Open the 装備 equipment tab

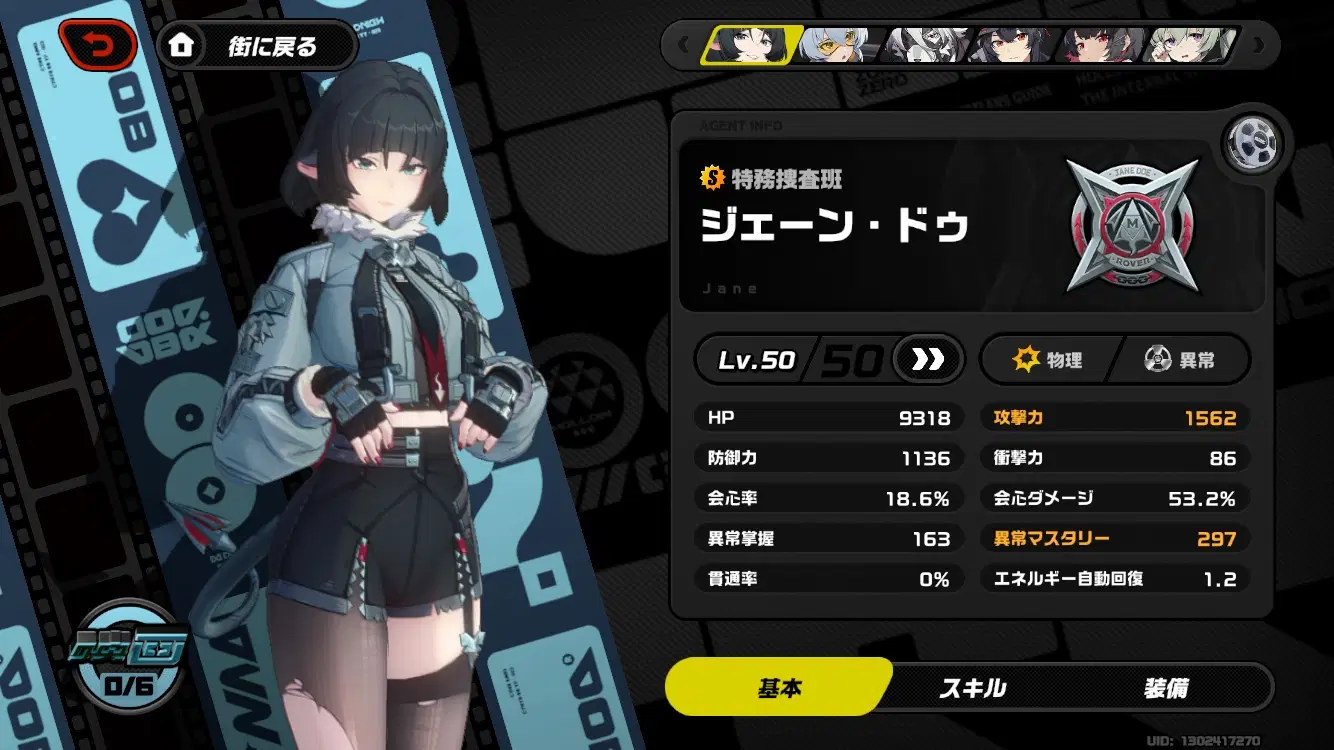1166,688
